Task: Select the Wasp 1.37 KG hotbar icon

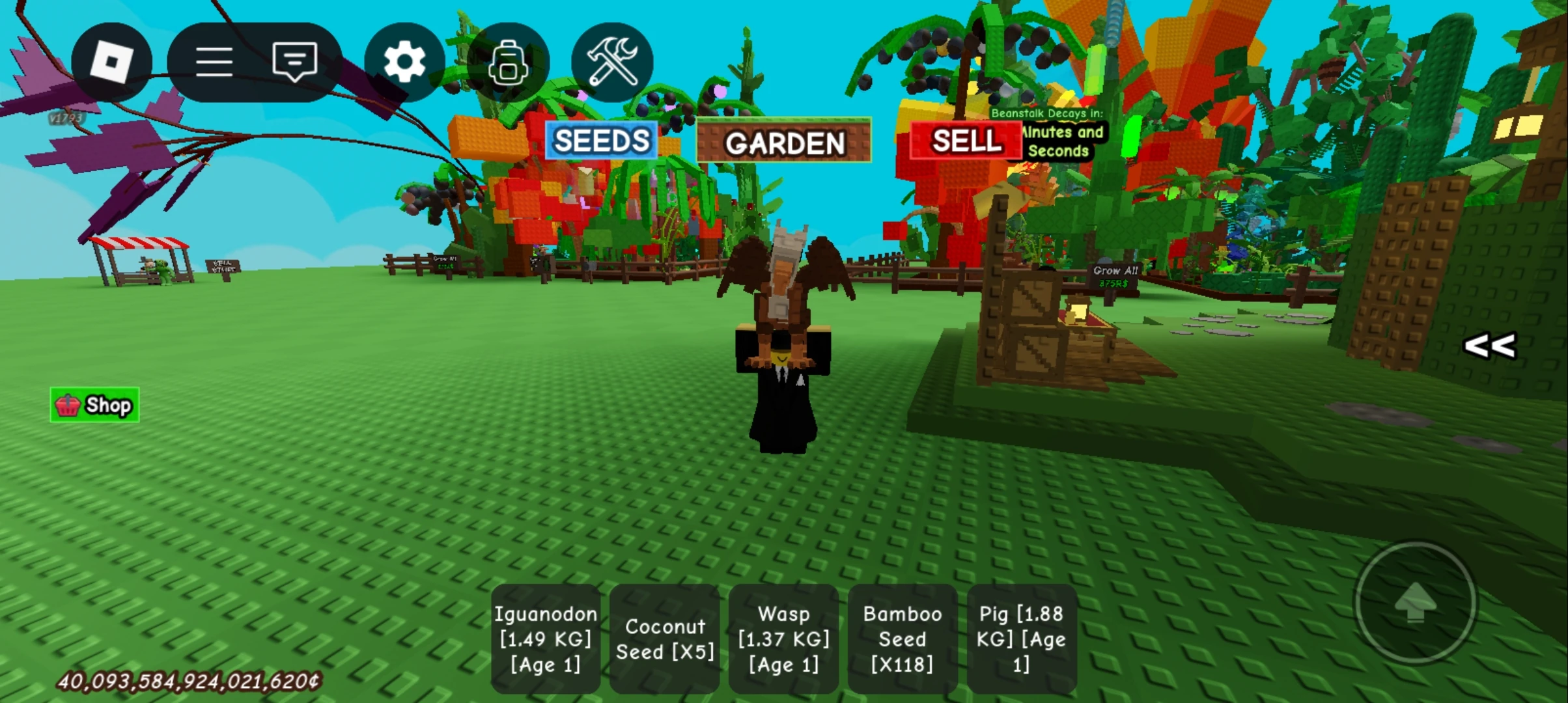Action: (x=783, y=639)
